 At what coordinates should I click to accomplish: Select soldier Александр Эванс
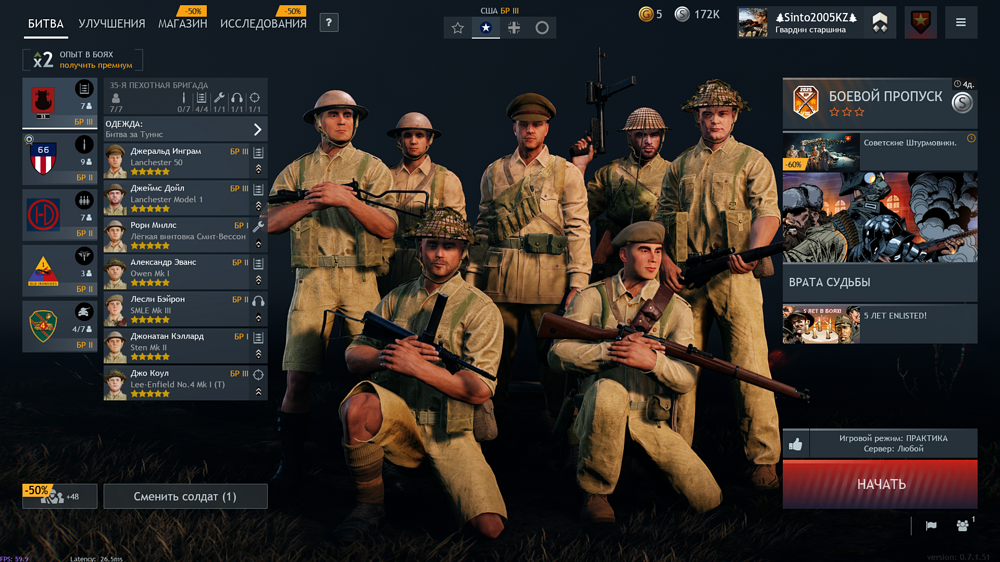pos(175,268)
